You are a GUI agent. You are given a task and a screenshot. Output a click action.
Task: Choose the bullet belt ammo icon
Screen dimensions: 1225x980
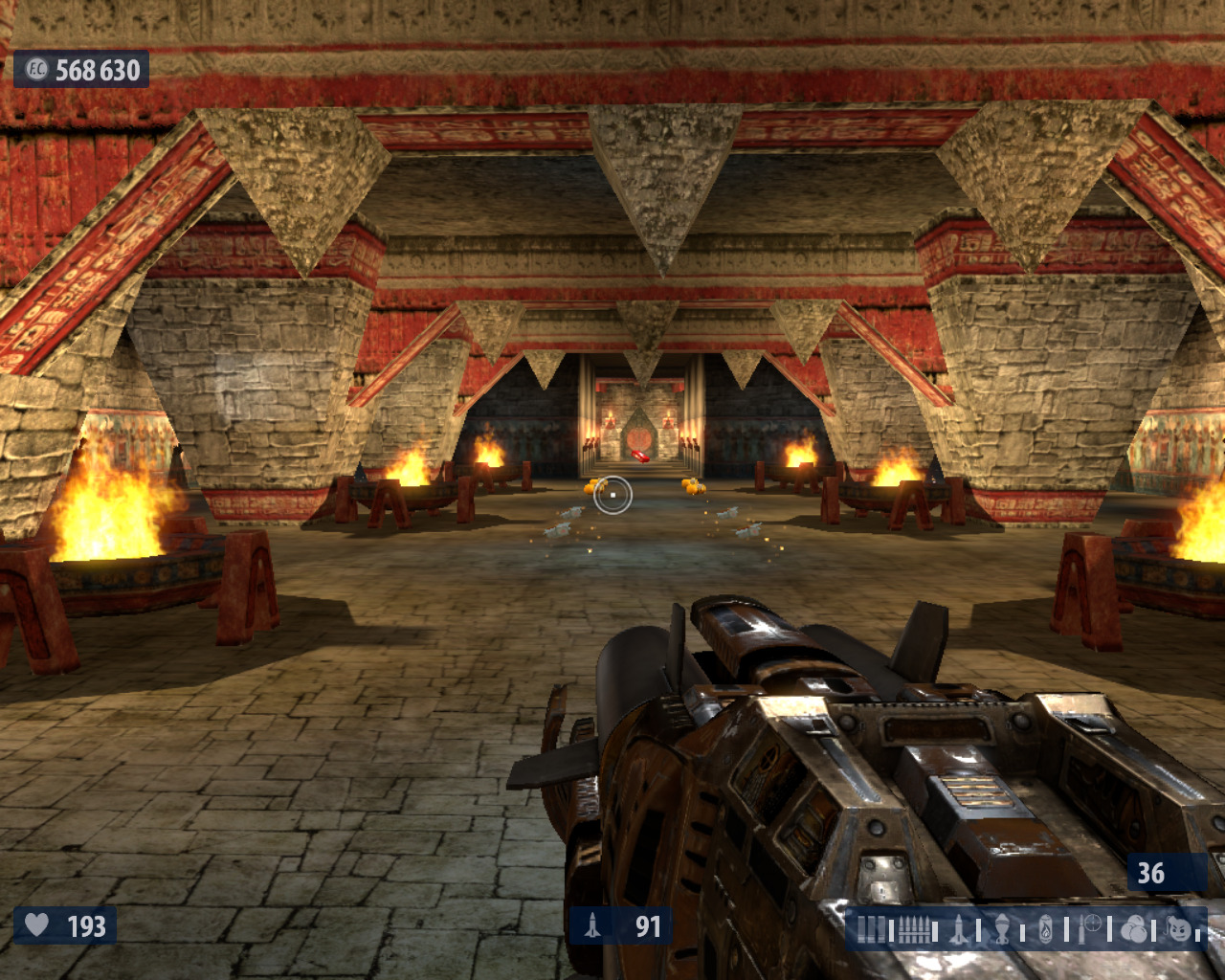(915, 929)
